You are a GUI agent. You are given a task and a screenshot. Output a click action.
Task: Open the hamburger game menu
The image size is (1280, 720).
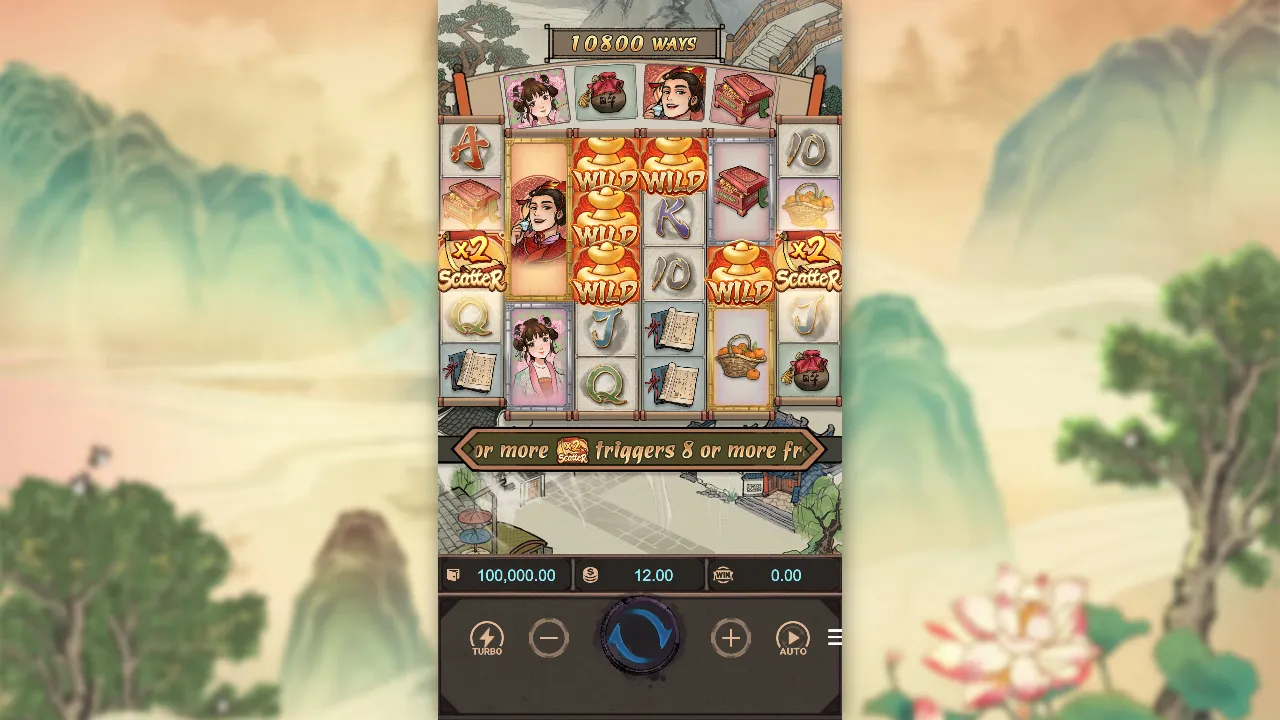835,638
